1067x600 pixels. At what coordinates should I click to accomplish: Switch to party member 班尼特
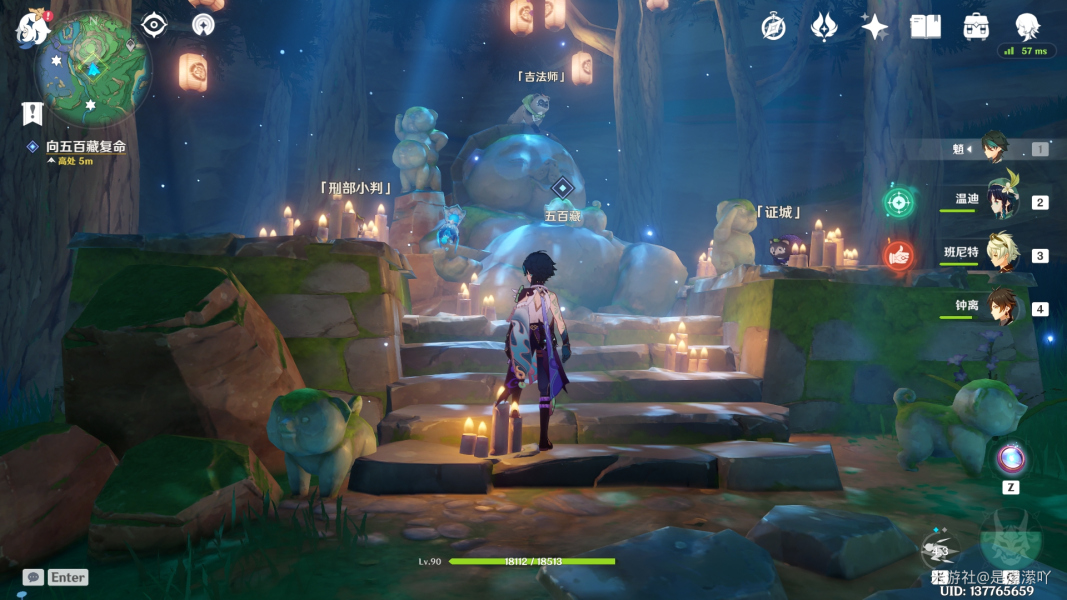[1002, 253]
